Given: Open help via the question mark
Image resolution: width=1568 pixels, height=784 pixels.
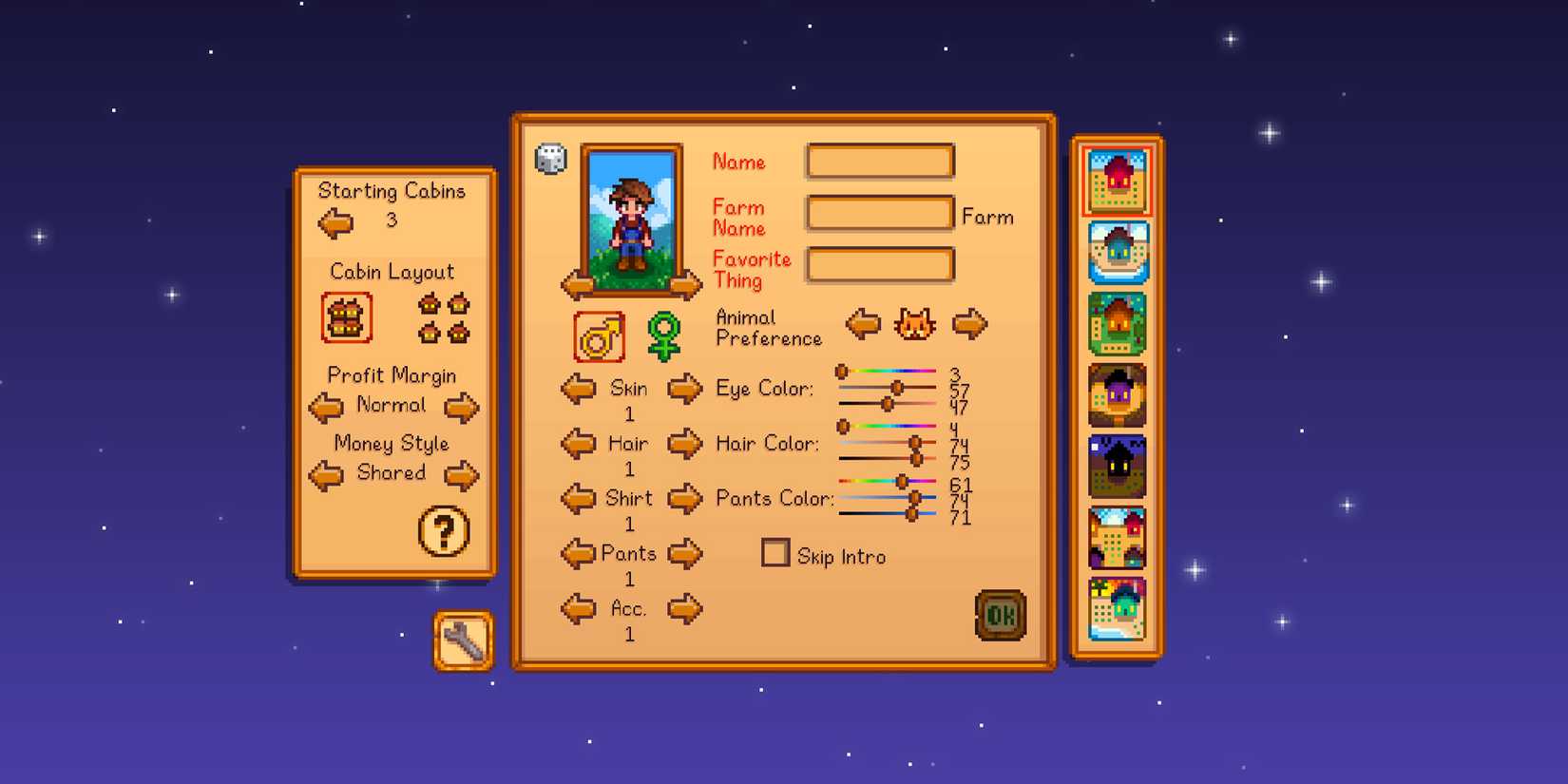Looking at the screenshot, I should [x=443, y=532].
